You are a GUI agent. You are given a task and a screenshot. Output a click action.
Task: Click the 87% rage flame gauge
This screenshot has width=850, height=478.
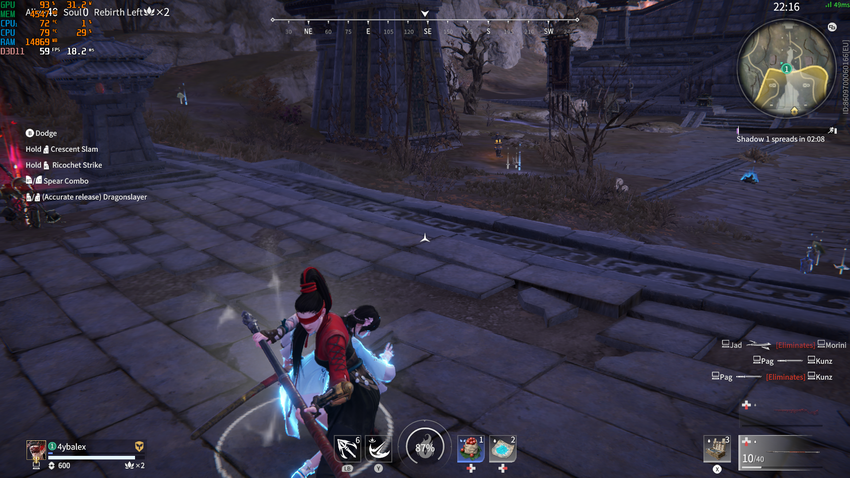tap(424, 447)
